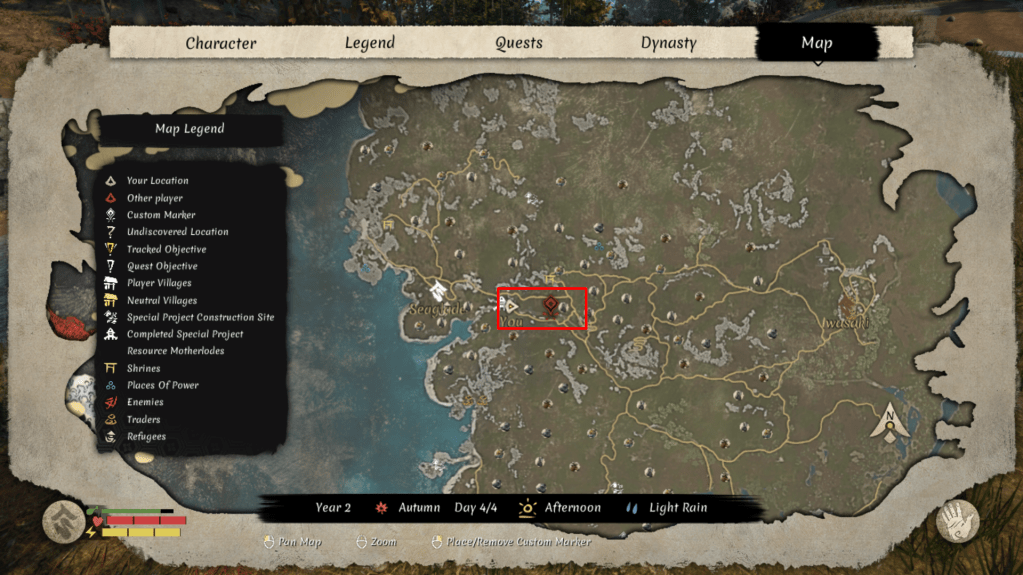Select the "You" player location marker
The image size is (1023, 575).
[x=511, y=305]
